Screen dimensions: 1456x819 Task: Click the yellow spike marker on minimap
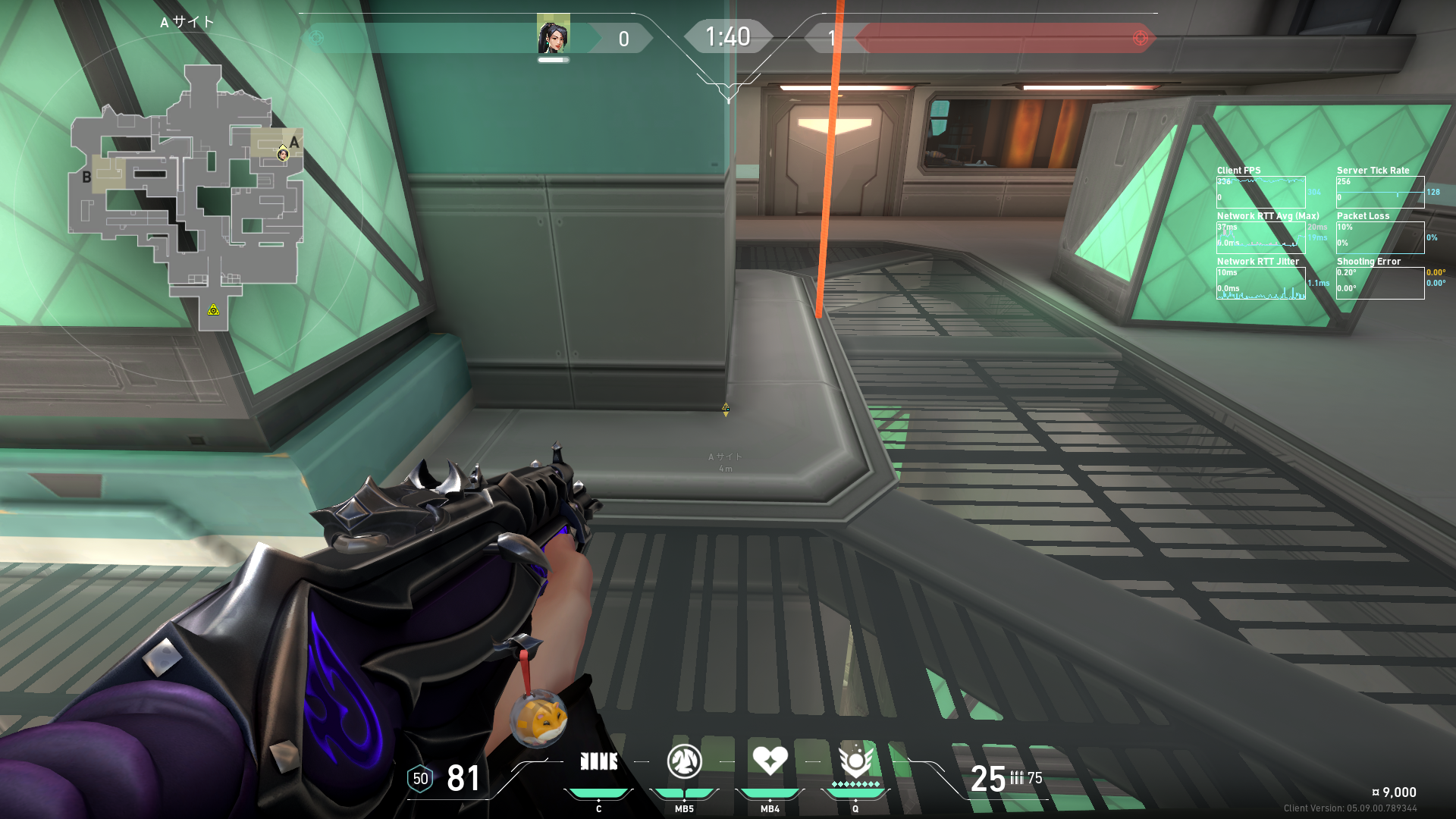pos(214,309)
